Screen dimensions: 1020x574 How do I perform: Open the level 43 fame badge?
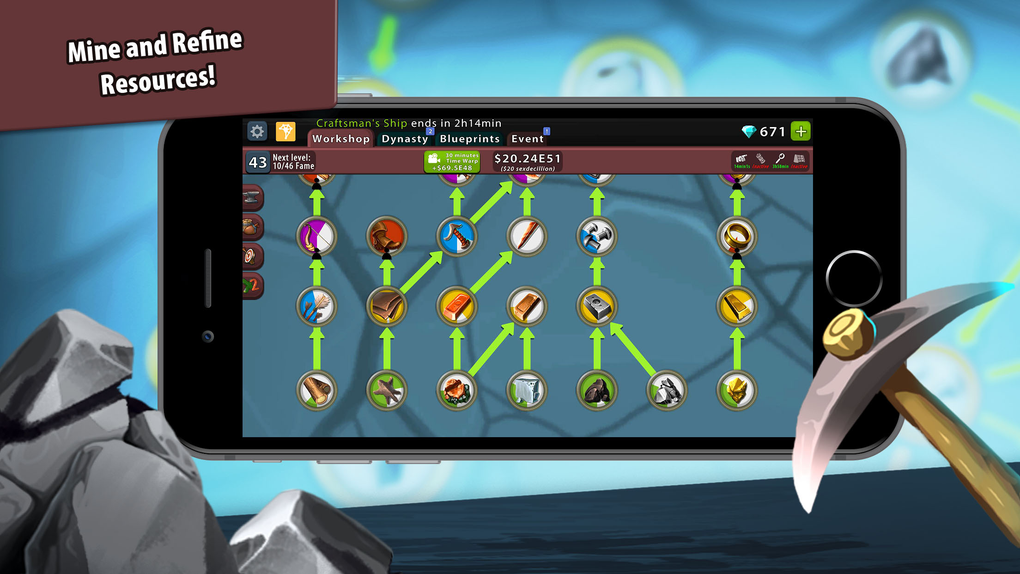257,162
